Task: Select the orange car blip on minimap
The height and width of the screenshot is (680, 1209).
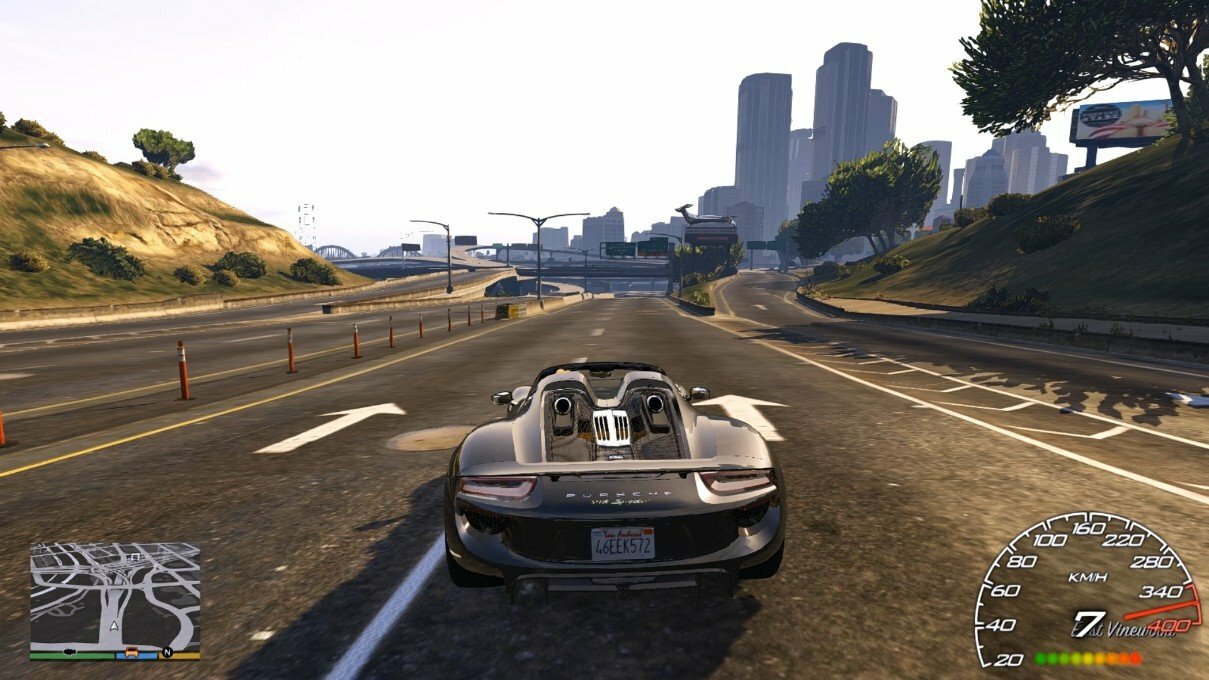Action: tap(131, 652)
